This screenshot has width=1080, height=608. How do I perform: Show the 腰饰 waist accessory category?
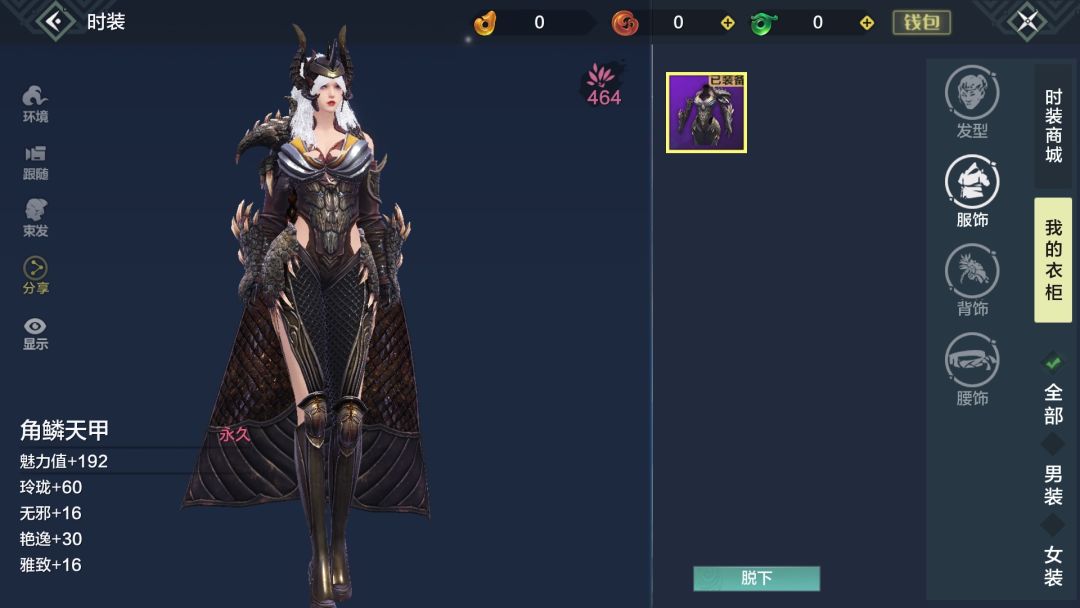click(972, 370)
